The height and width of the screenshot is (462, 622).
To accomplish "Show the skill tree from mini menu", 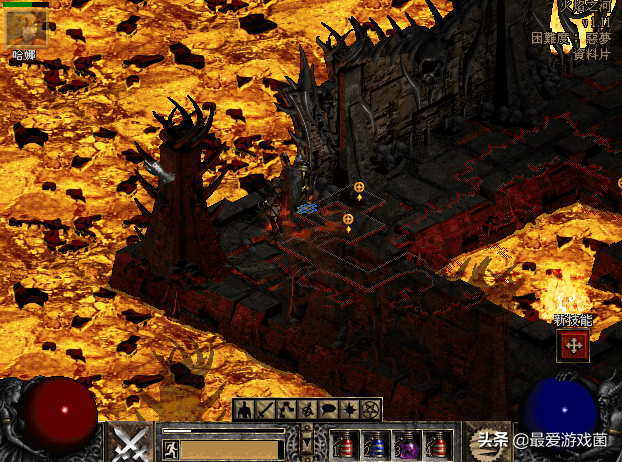I will point(286,409).
